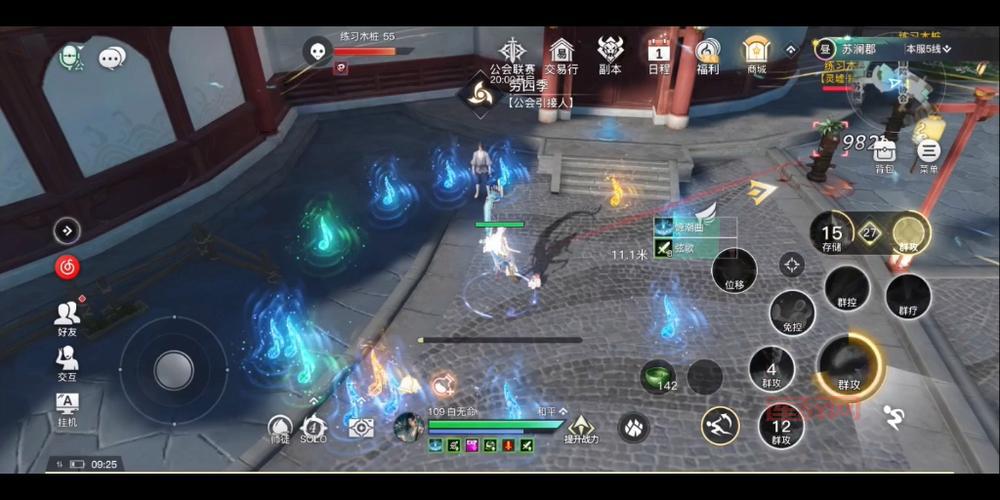Open the 菜单 main menu button
The width and height of the screenshot is (1000, 500).
tap(929, 154)
